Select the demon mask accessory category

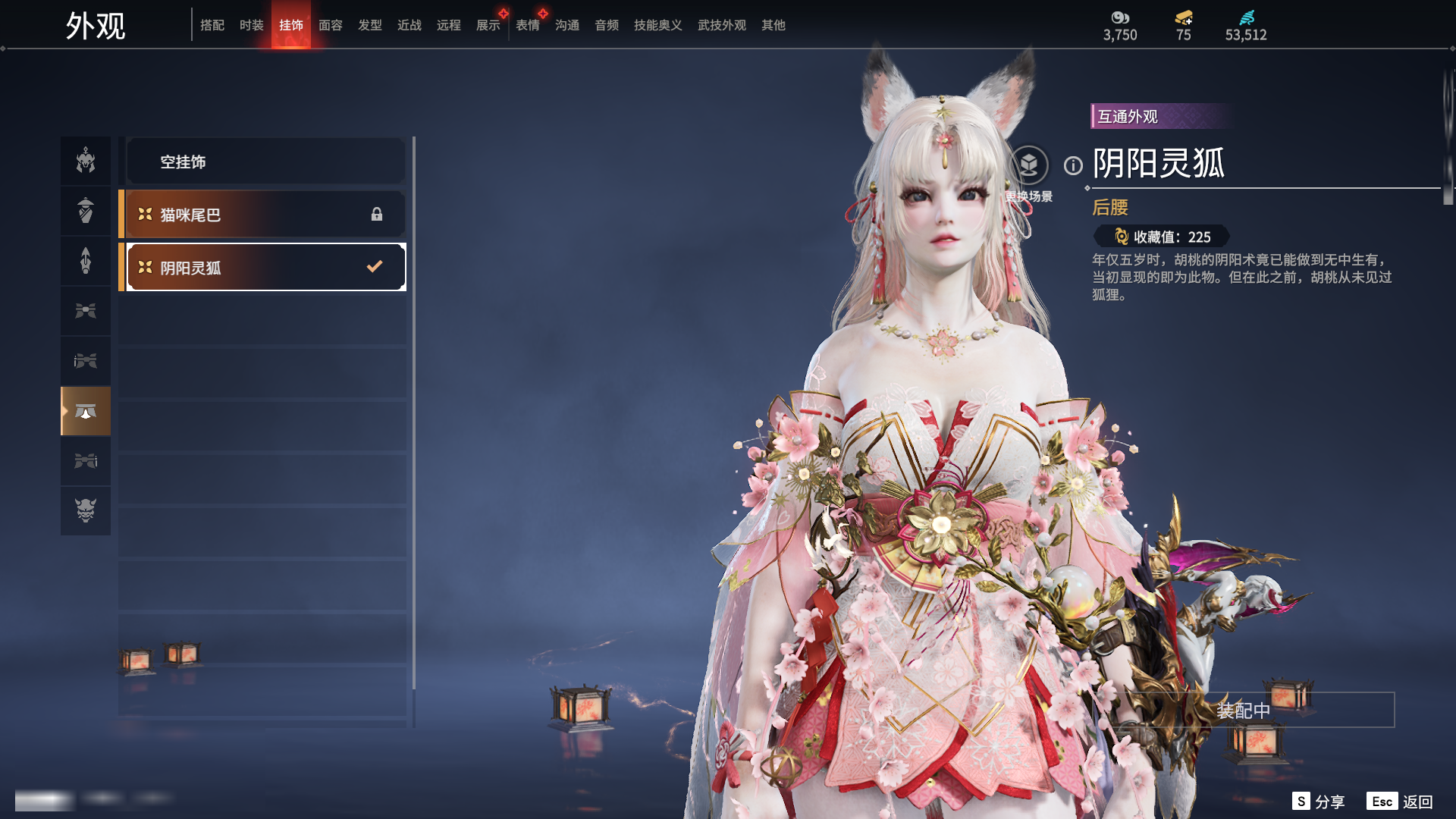pos(86,510)
